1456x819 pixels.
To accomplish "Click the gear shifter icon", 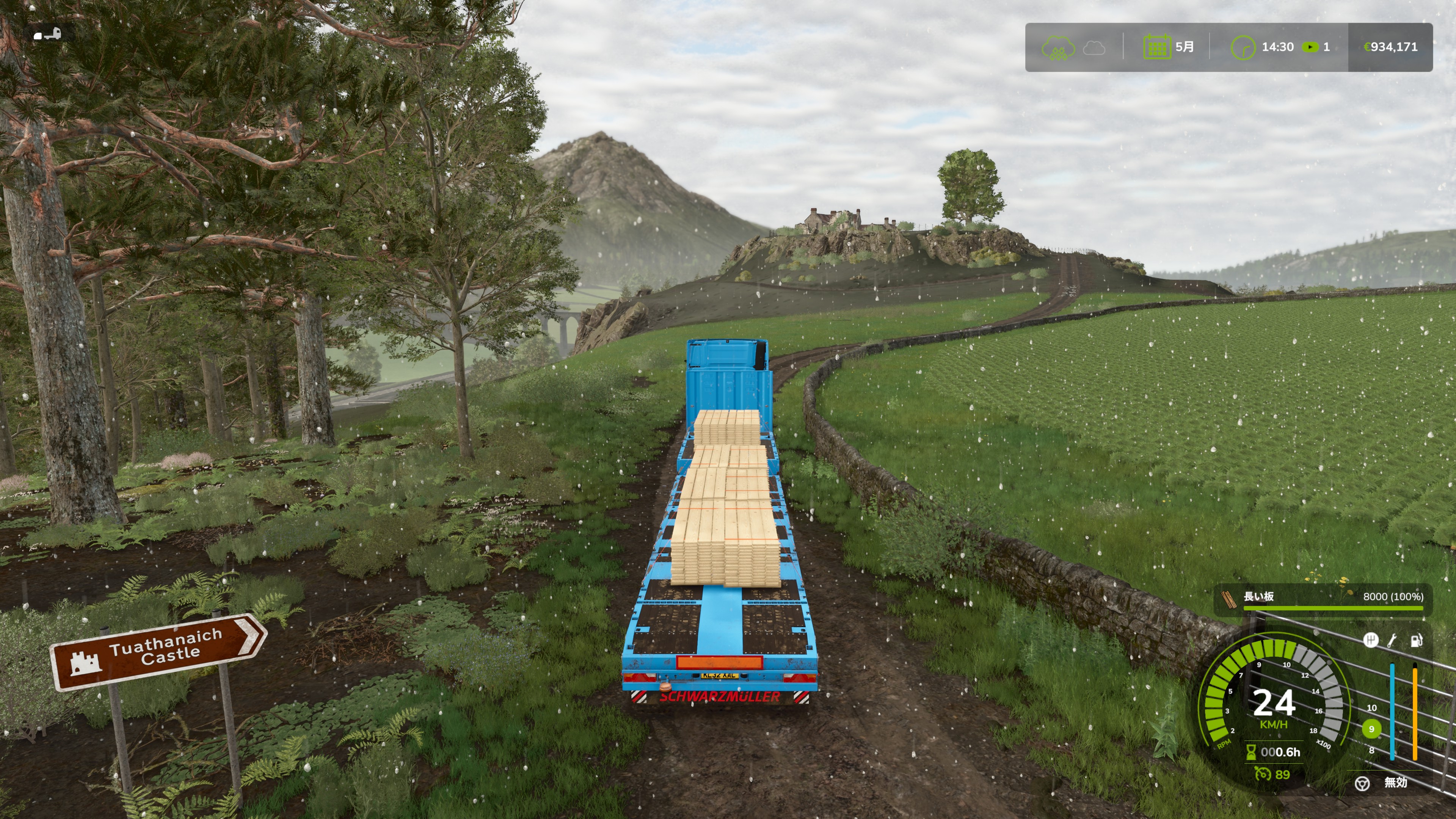I will pyautogui.click(x=1370, y=640).
